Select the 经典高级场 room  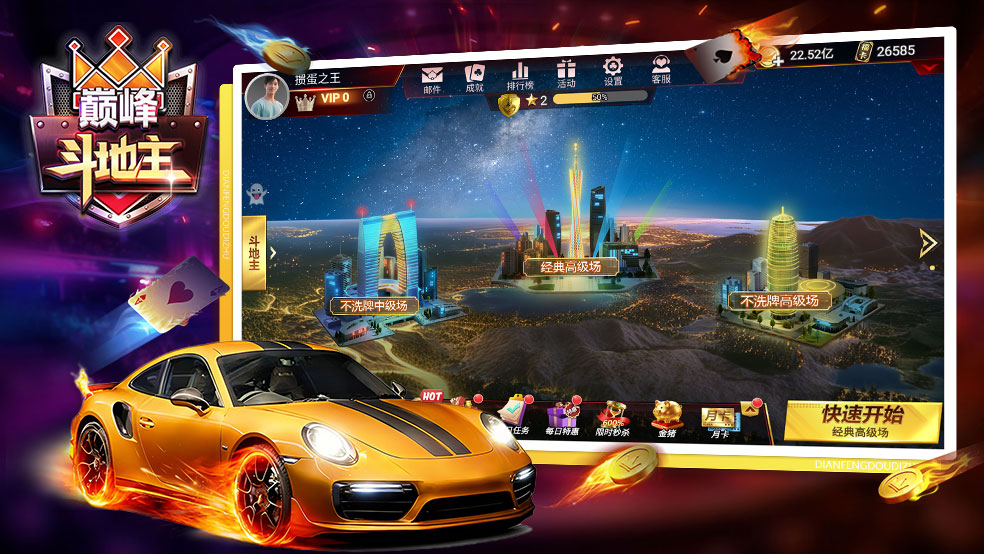click(x=571, y=266)
